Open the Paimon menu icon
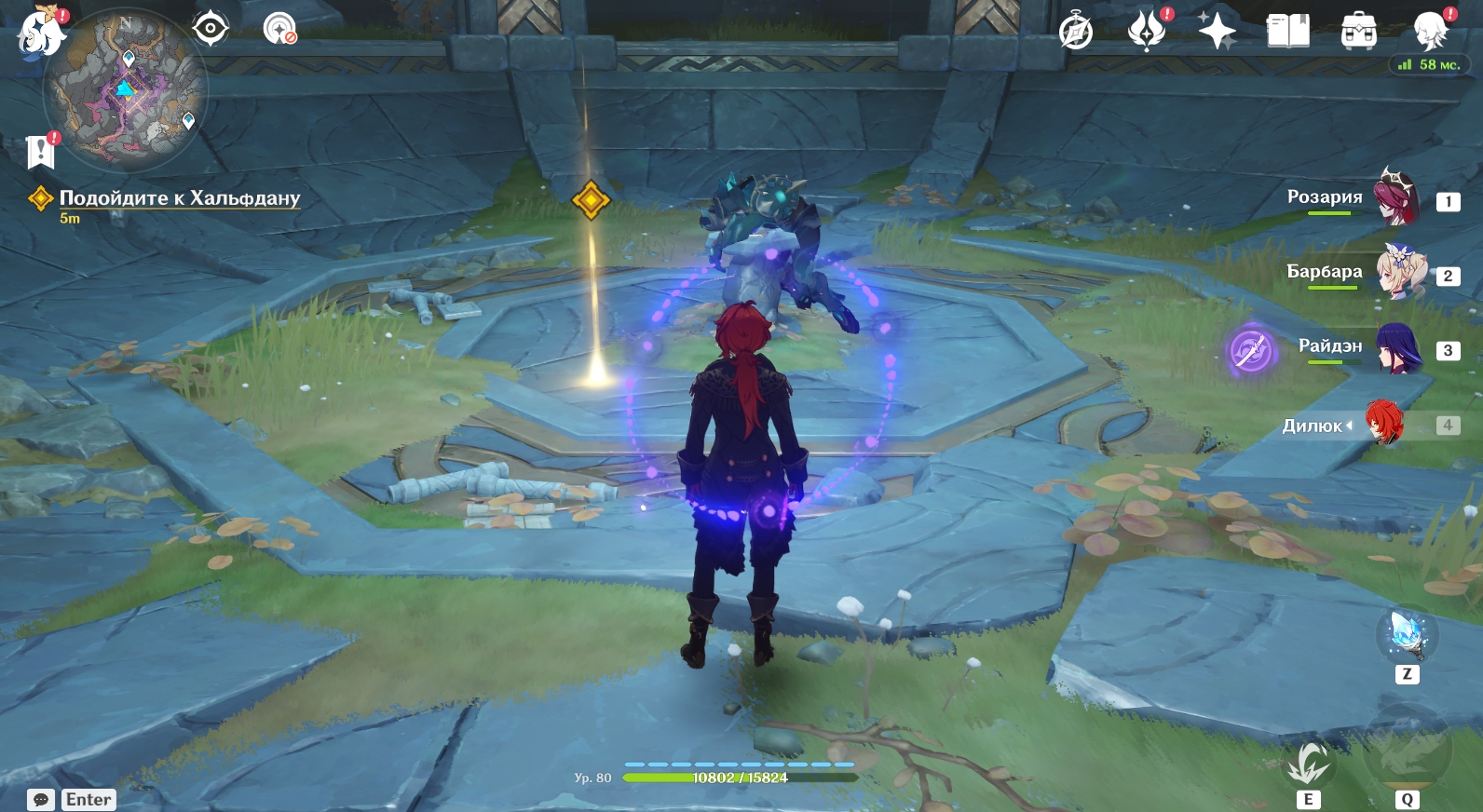Image resolution: width=1483 pixels, height=812 pixels. tap(41, 34)
